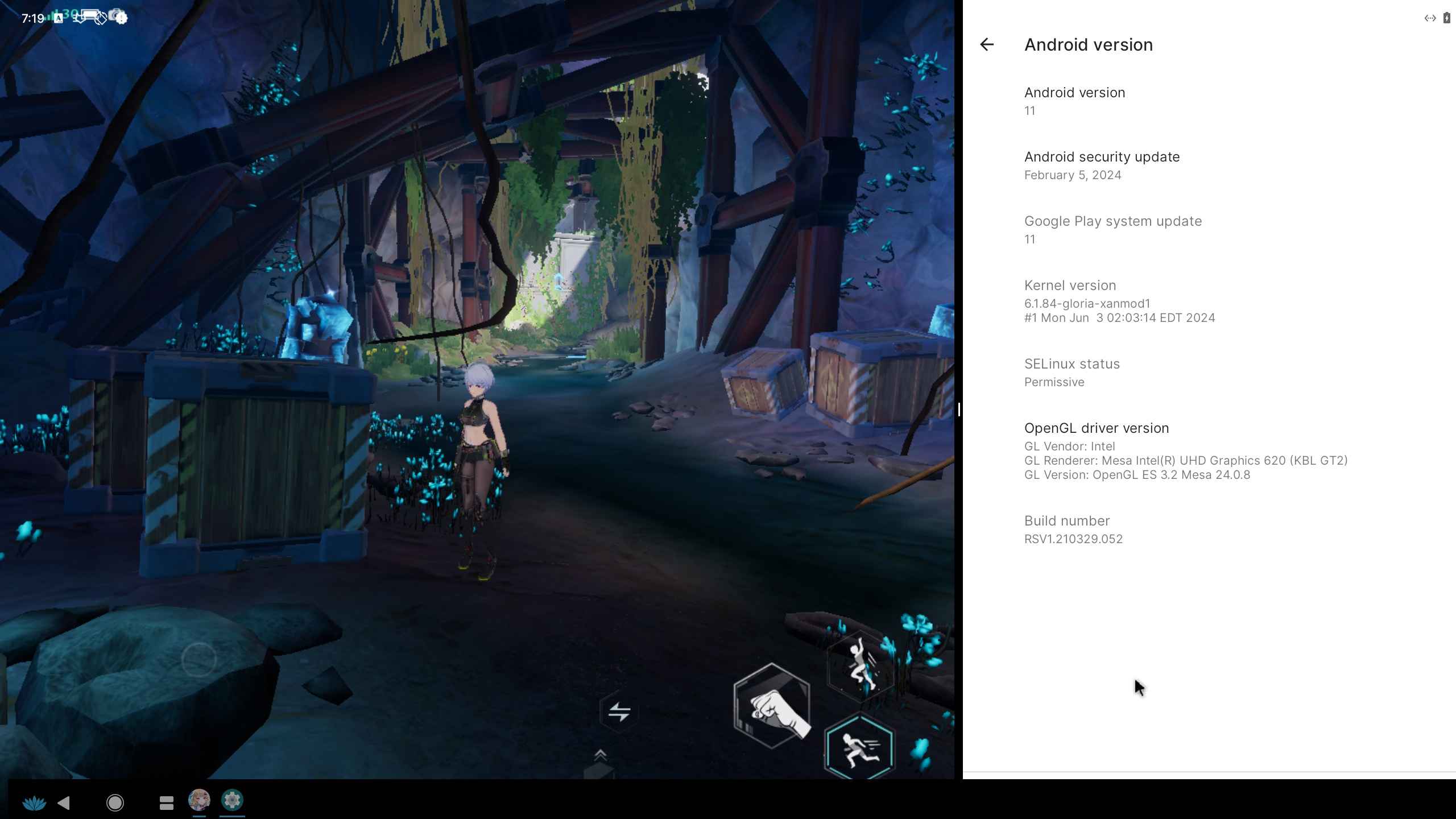
Task: Click the swap arrows hexagon button
Action: pyautogui.click(x=619, y=712)
